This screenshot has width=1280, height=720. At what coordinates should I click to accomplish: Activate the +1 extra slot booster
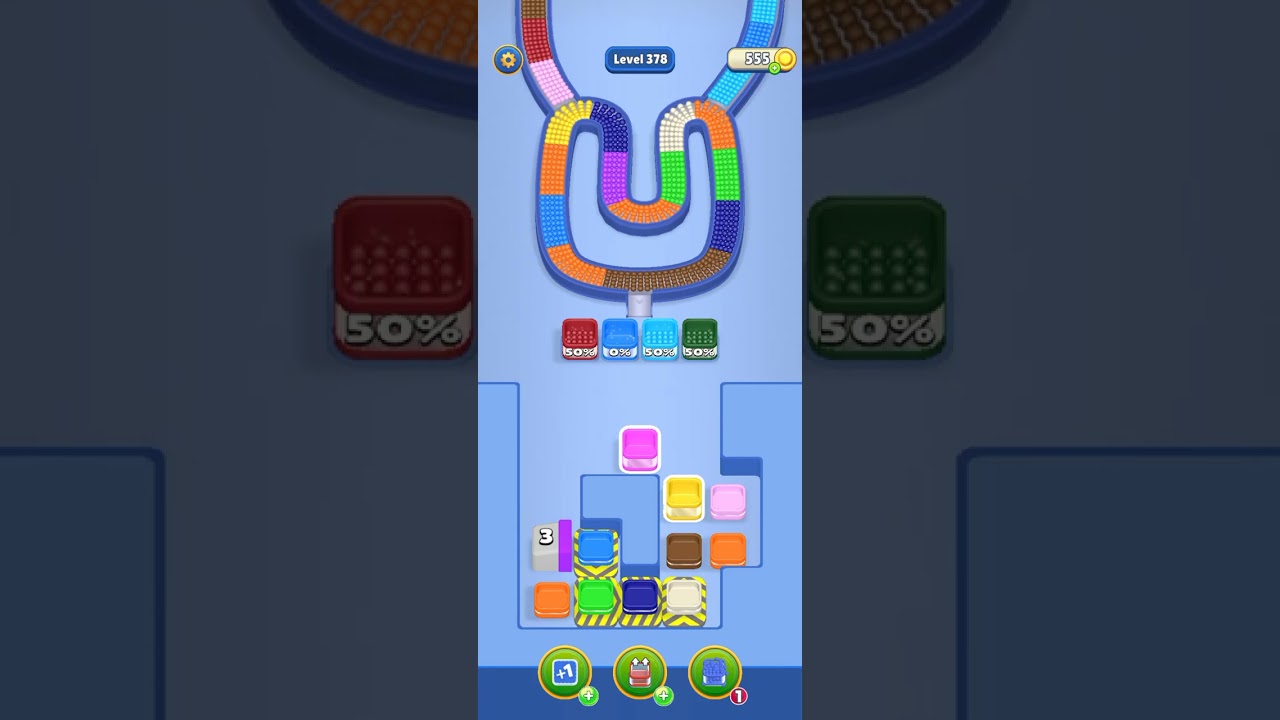point(563,673)
